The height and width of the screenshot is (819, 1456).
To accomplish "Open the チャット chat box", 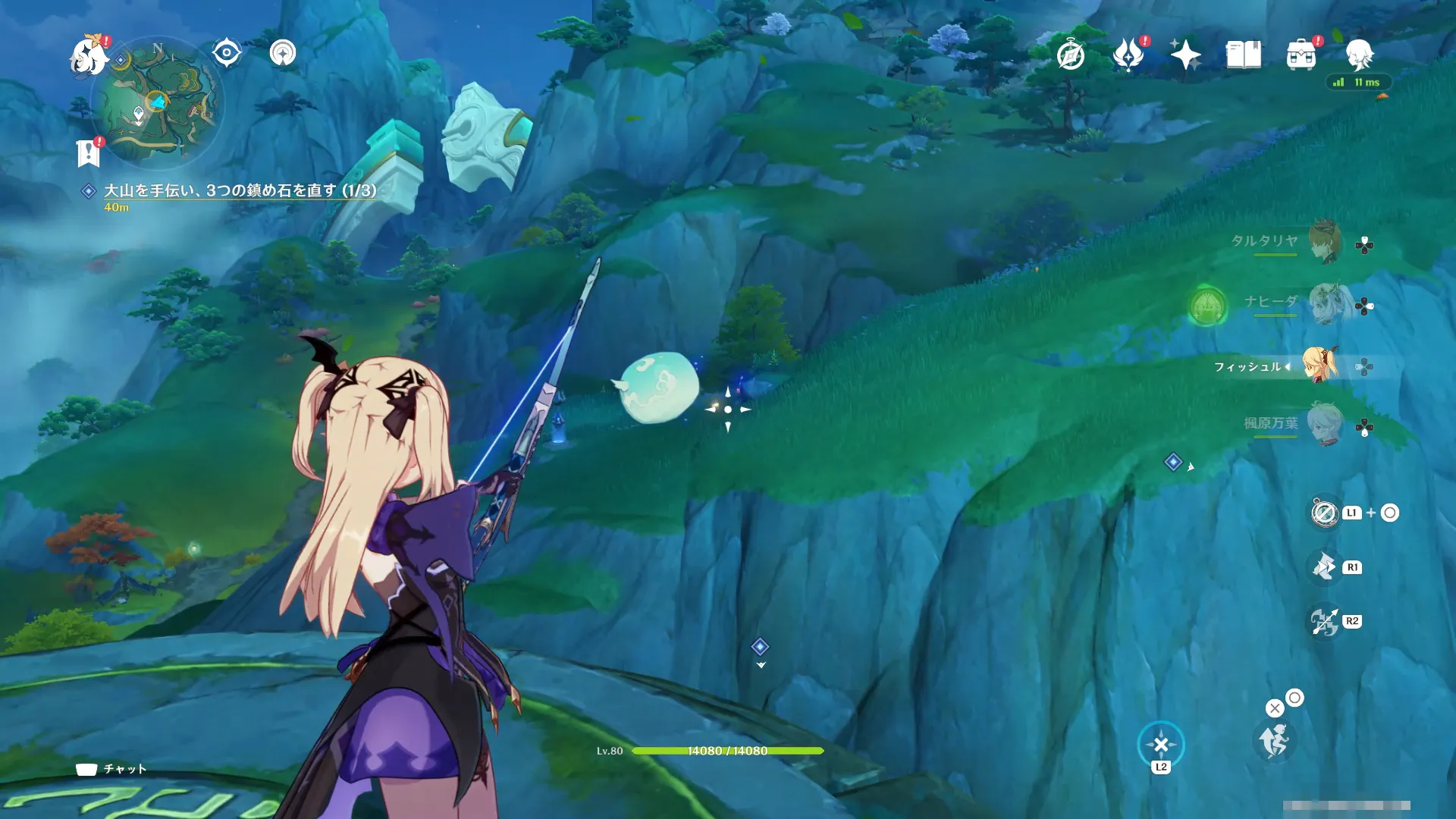I will coord(112,769).
